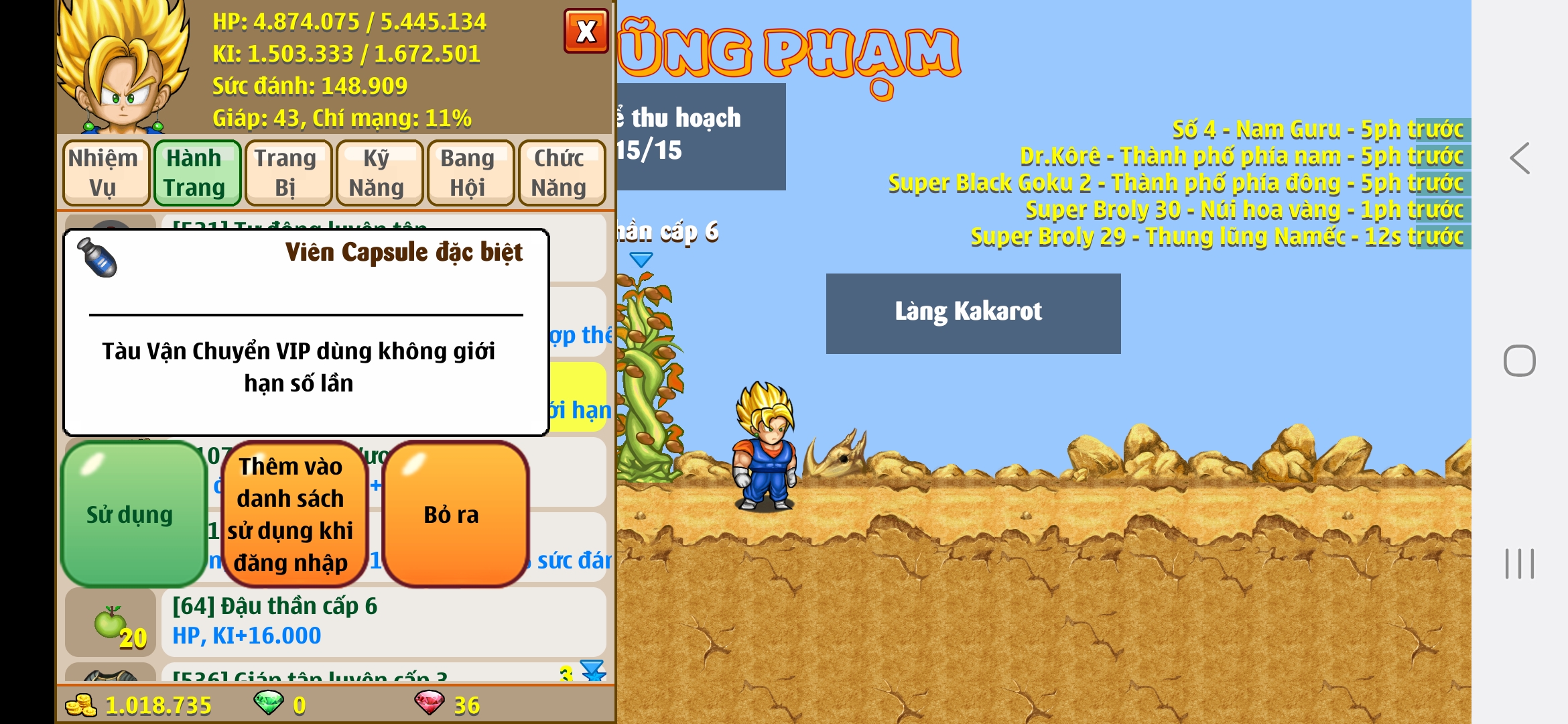Choose Thêm vào danh sách sử dụng khi đăng nhập

[x=292, y=514]
